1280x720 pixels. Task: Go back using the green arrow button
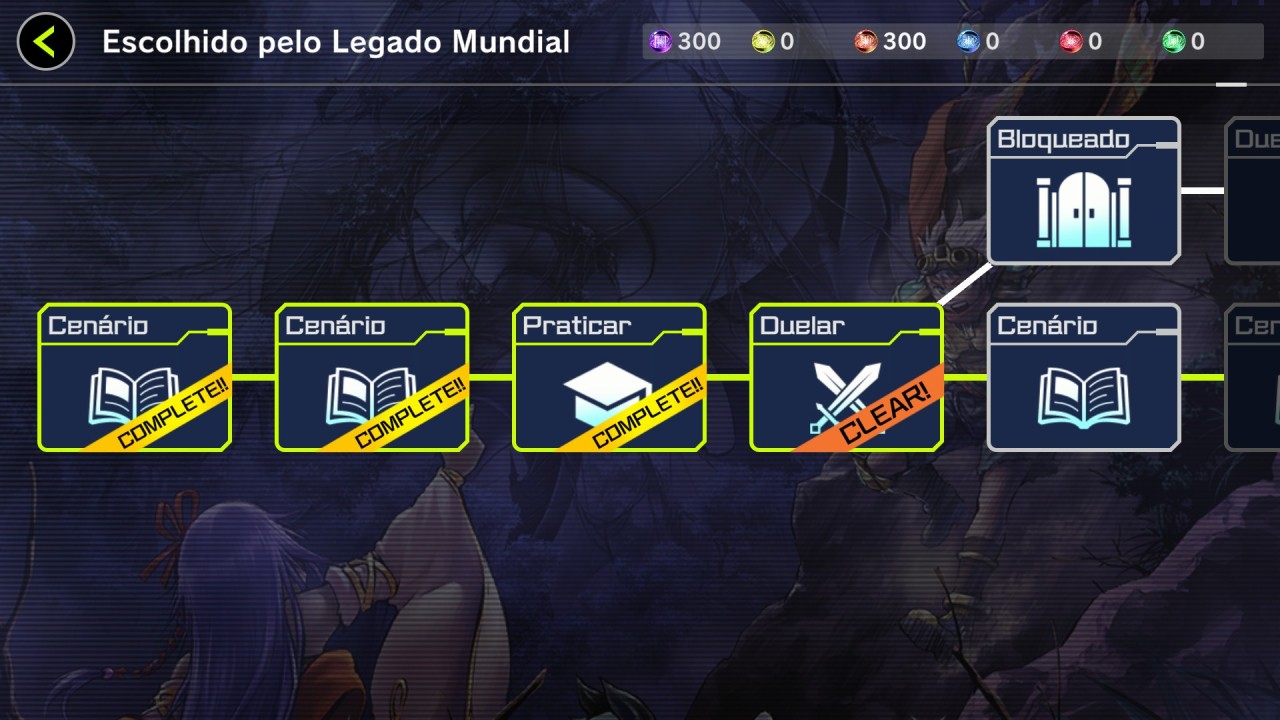point(45,42)
